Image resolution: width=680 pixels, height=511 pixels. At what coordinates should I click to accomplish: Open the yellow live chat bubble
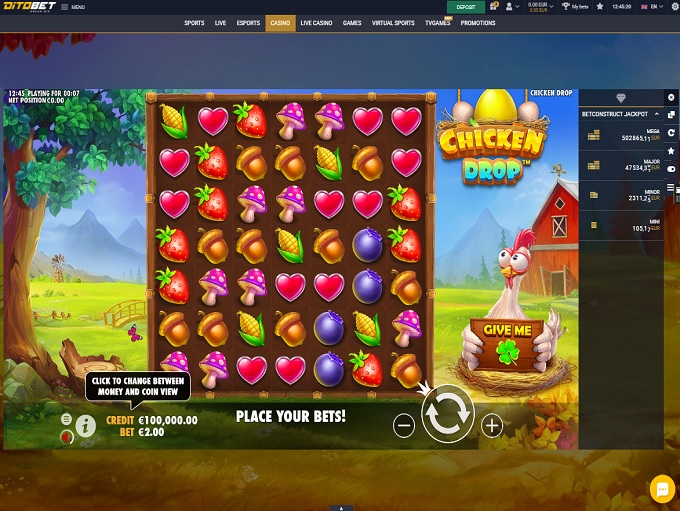coord(661,488)
